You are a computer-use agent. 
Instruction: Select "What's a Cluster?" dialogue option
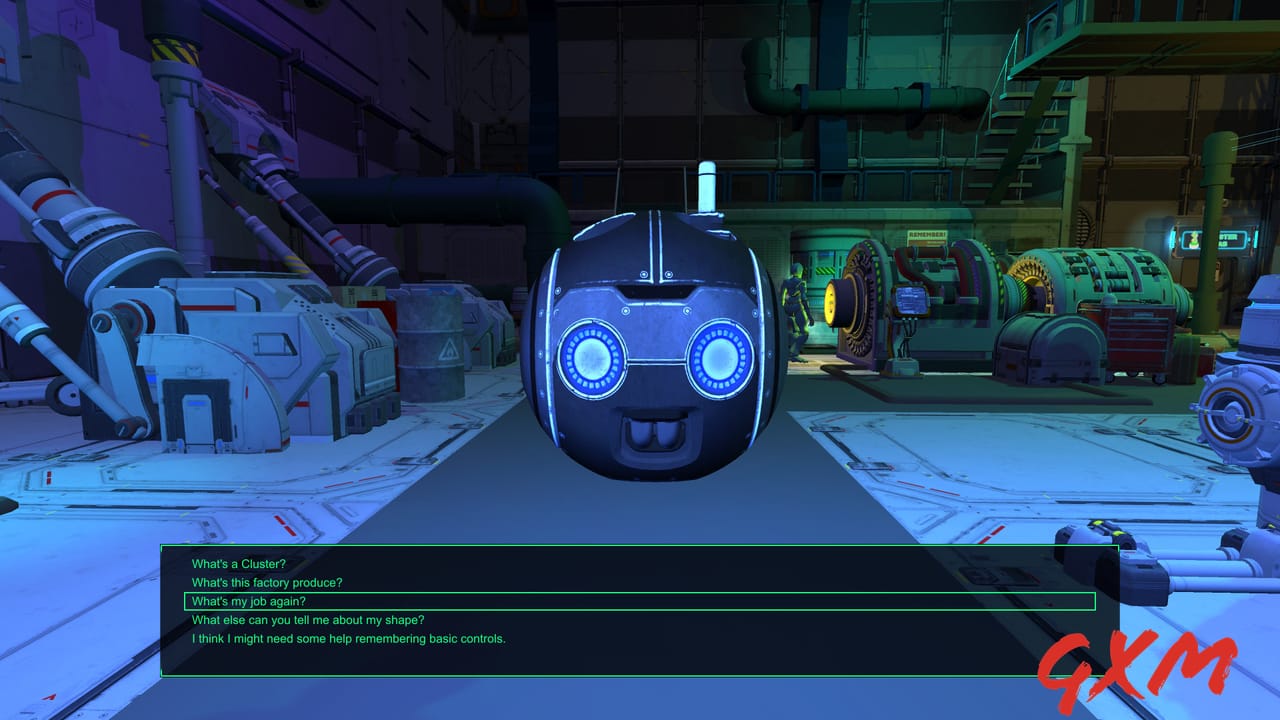click(x=237, y=563)
